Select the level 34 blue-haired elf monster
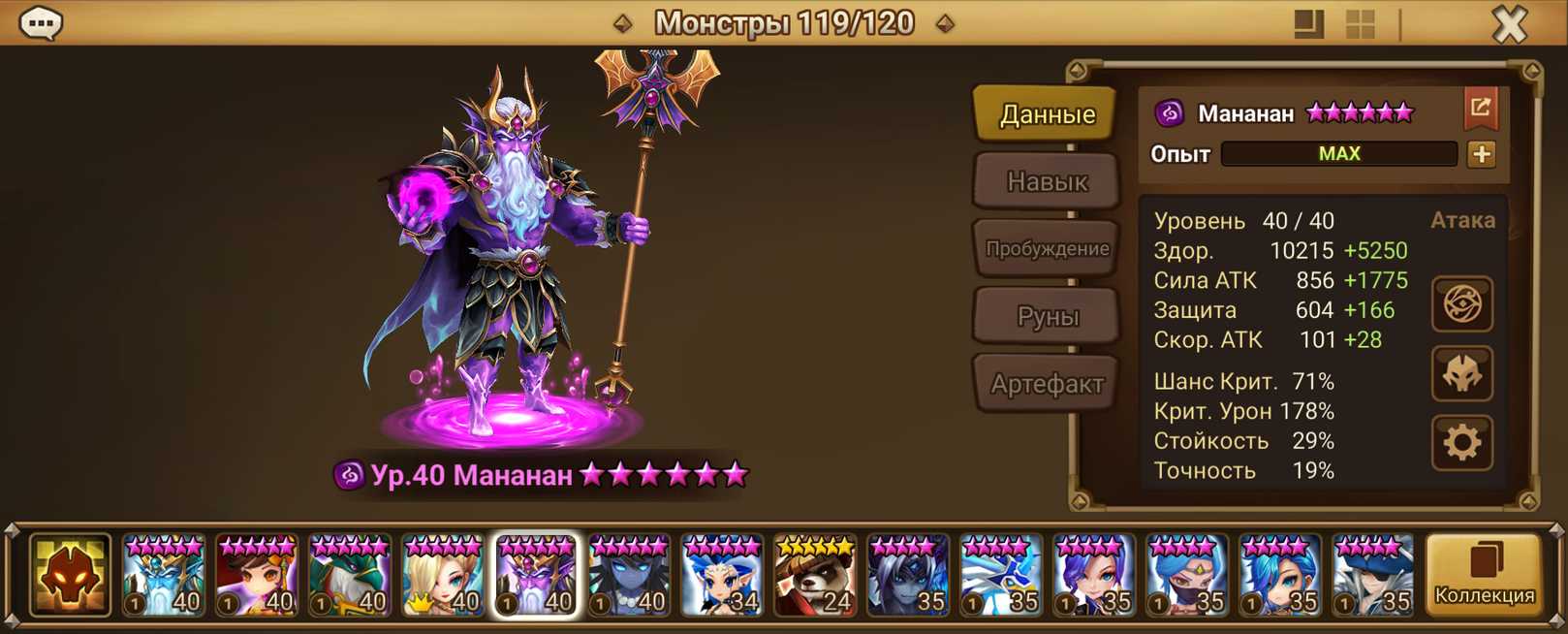 pyautogui.click(x=721, y=576)
